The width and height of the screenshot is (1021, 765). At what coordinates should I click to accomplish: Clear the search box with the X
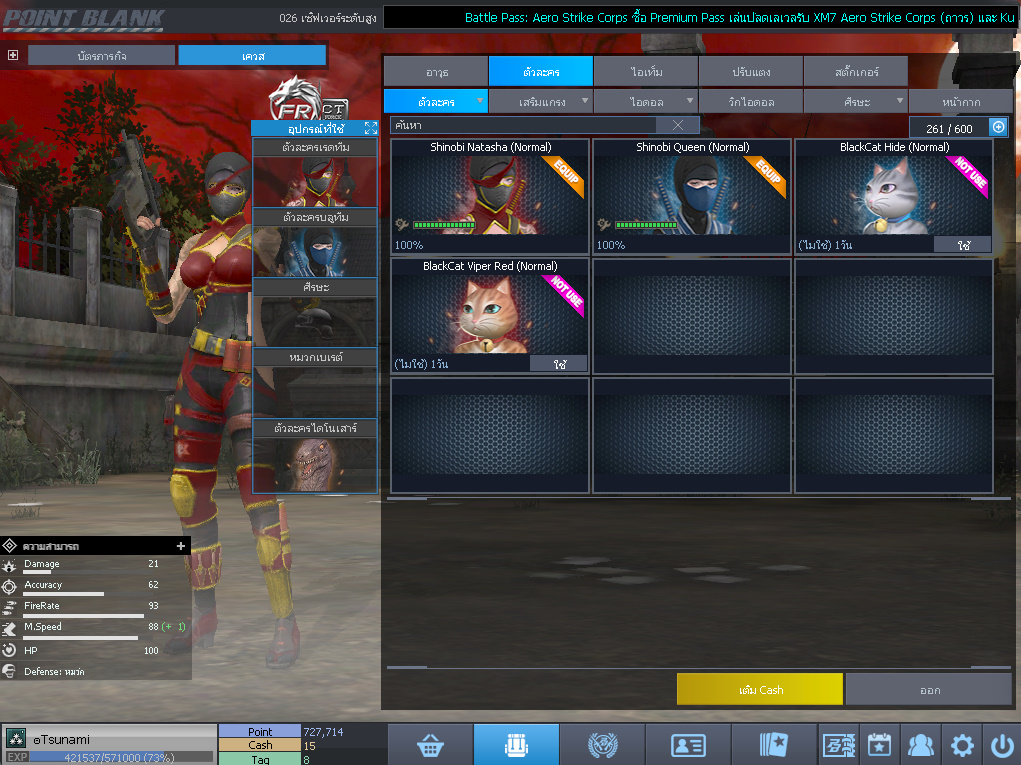(678, 125)
